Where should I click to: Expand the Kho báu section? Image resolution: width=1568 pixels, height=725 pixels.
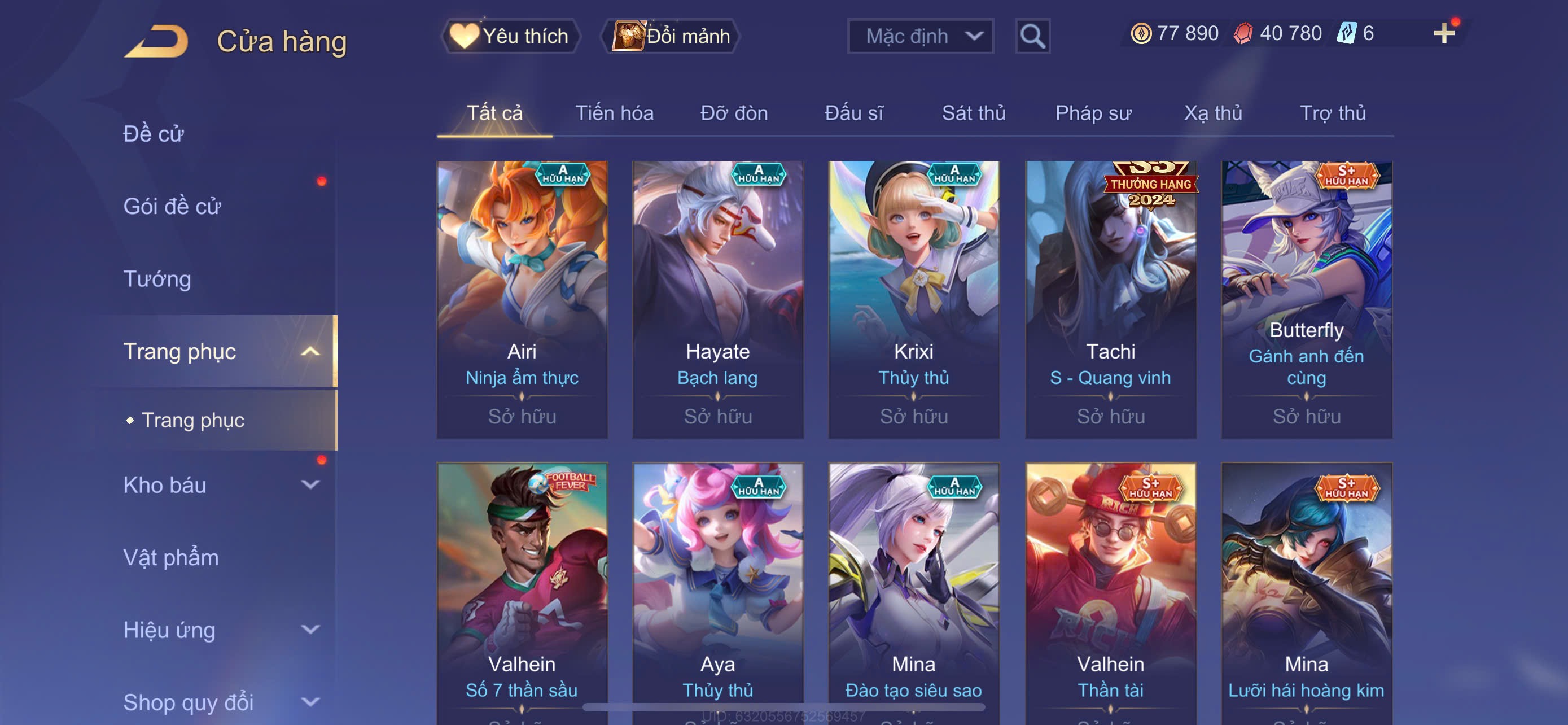coord(219,485)
